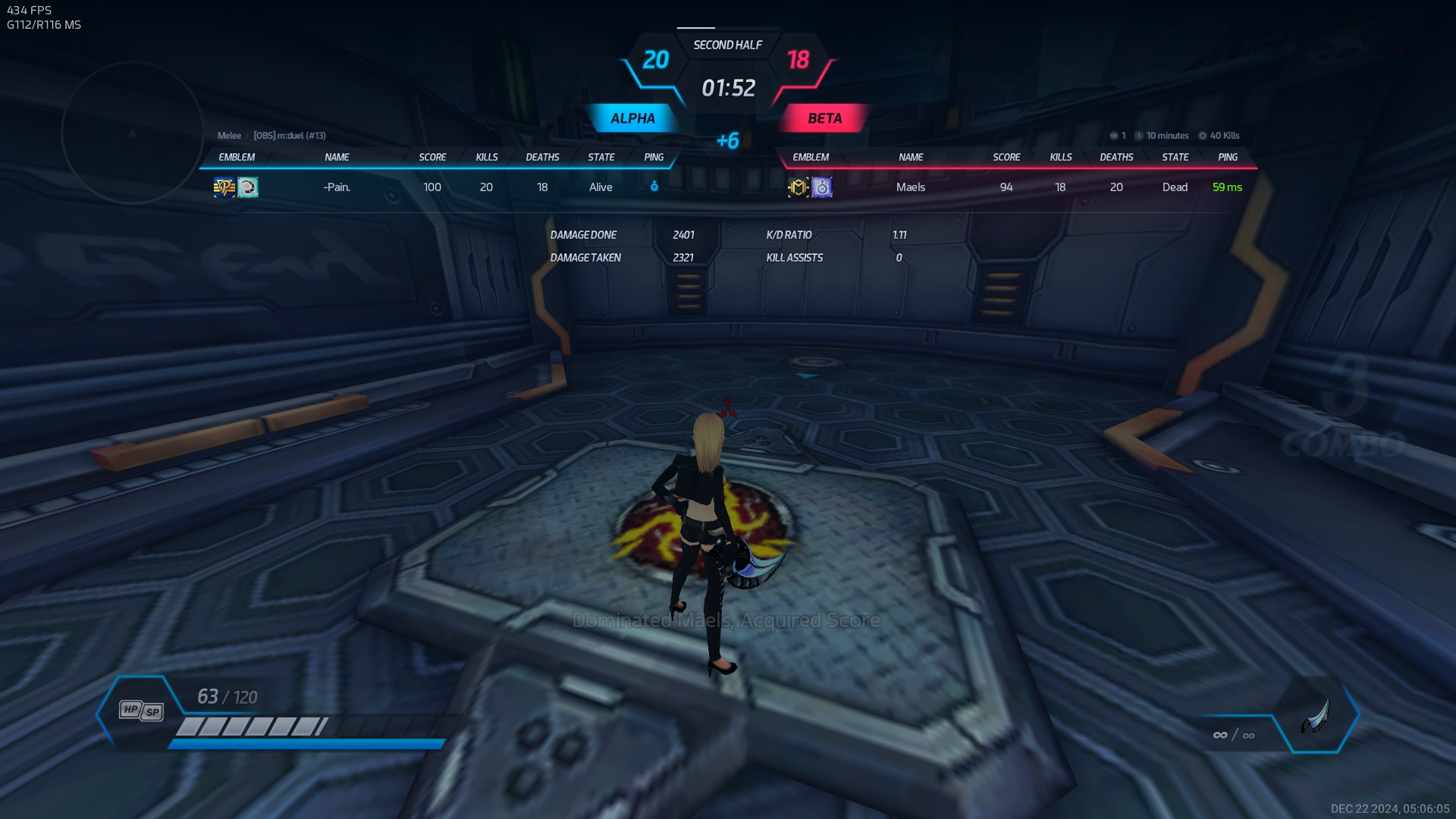This screenshot has height=819, width=1456.
Task: Click the ALPHA team banner
Action: pyautogui.click(x=632, y=118)
